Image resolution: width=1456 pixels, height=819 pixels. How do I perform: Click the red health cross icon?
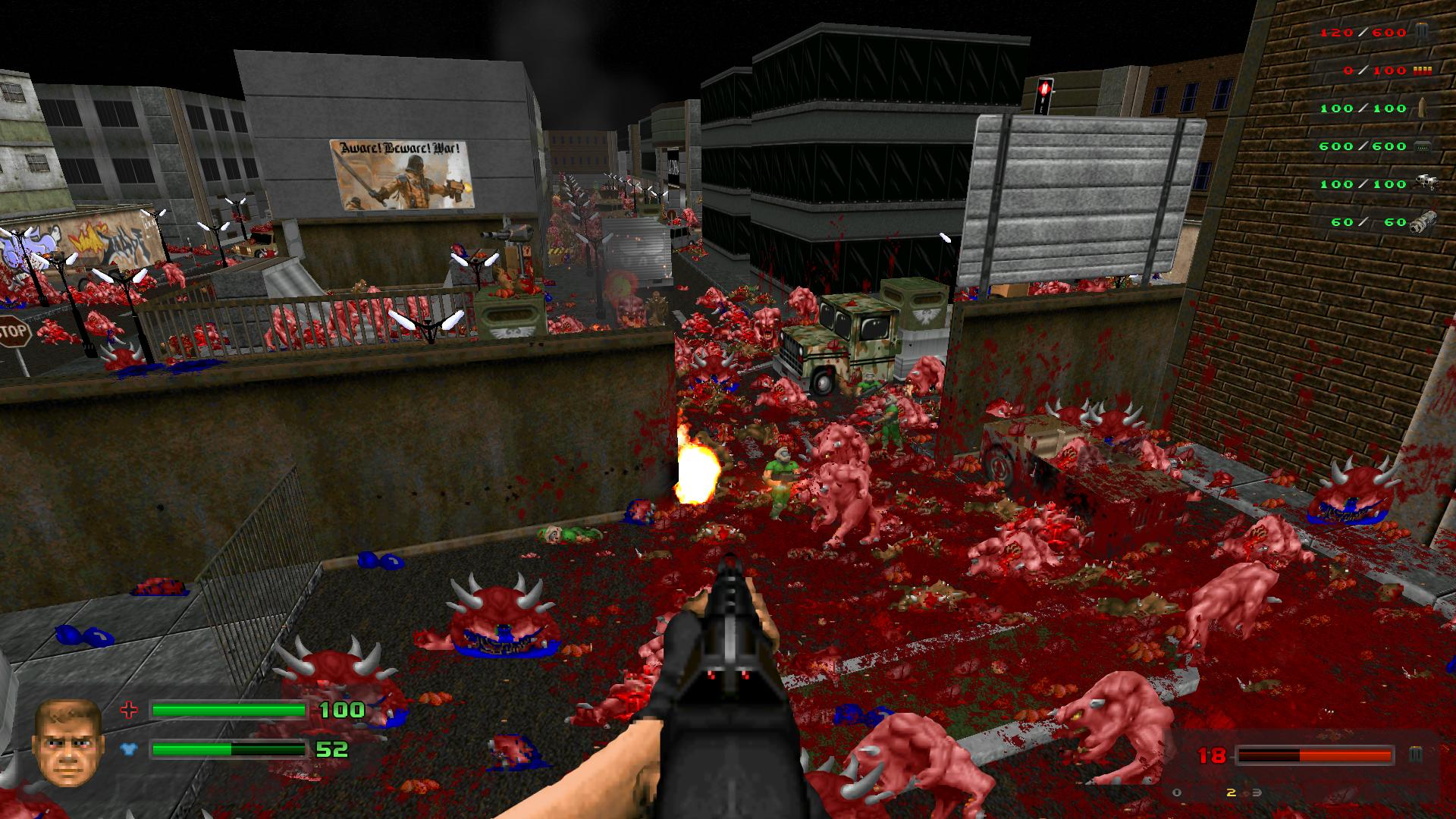tap(130, 711)
